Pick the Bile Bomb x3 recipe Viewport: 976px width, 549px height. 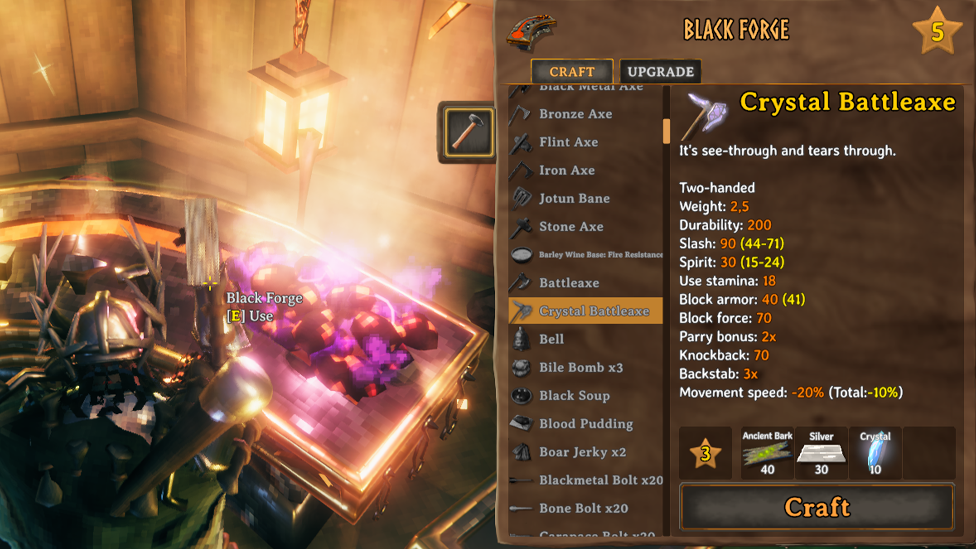580,367
